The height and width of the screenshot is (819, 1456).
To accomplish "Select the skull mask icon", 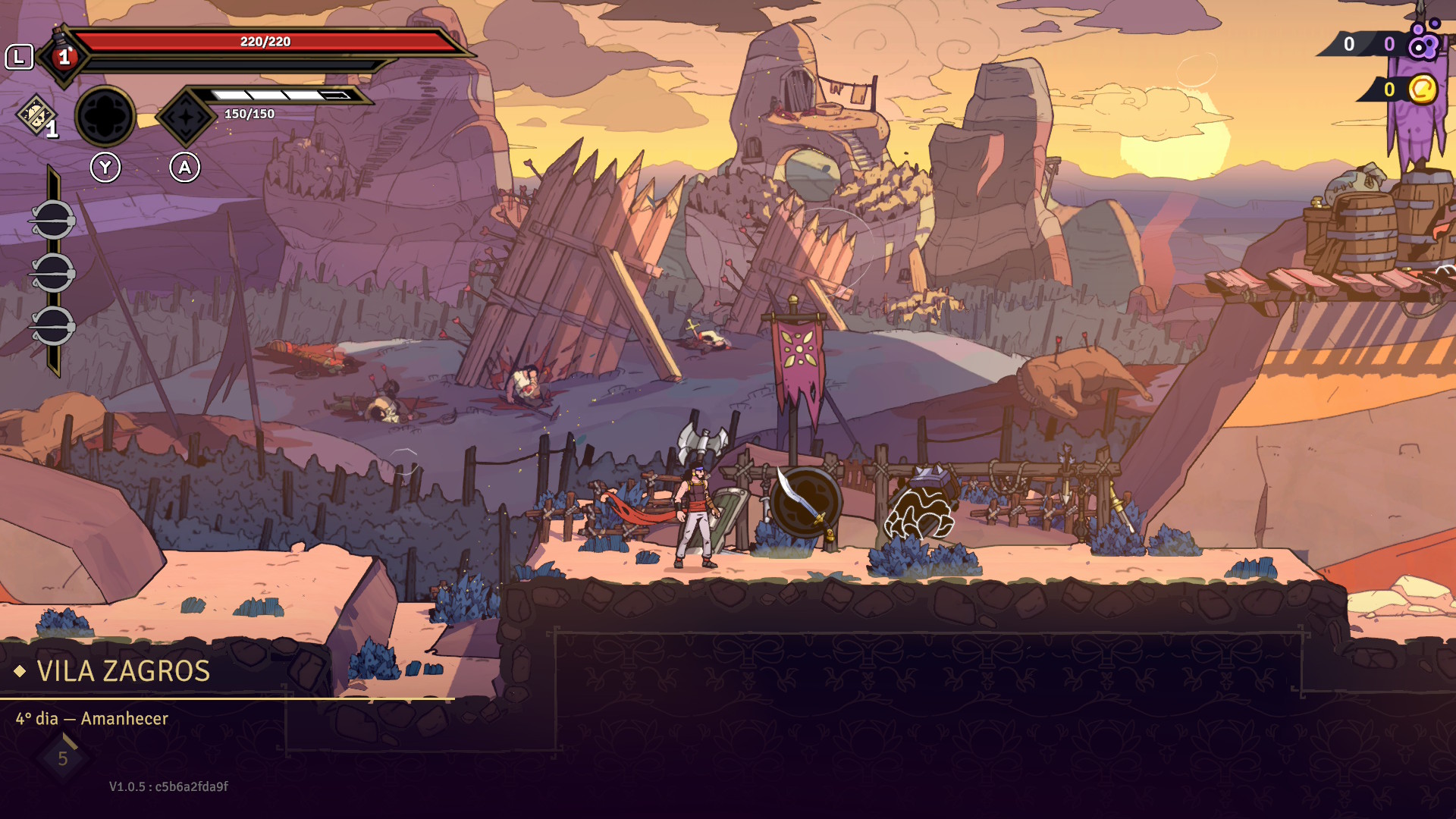I will (x=36, y=115).
